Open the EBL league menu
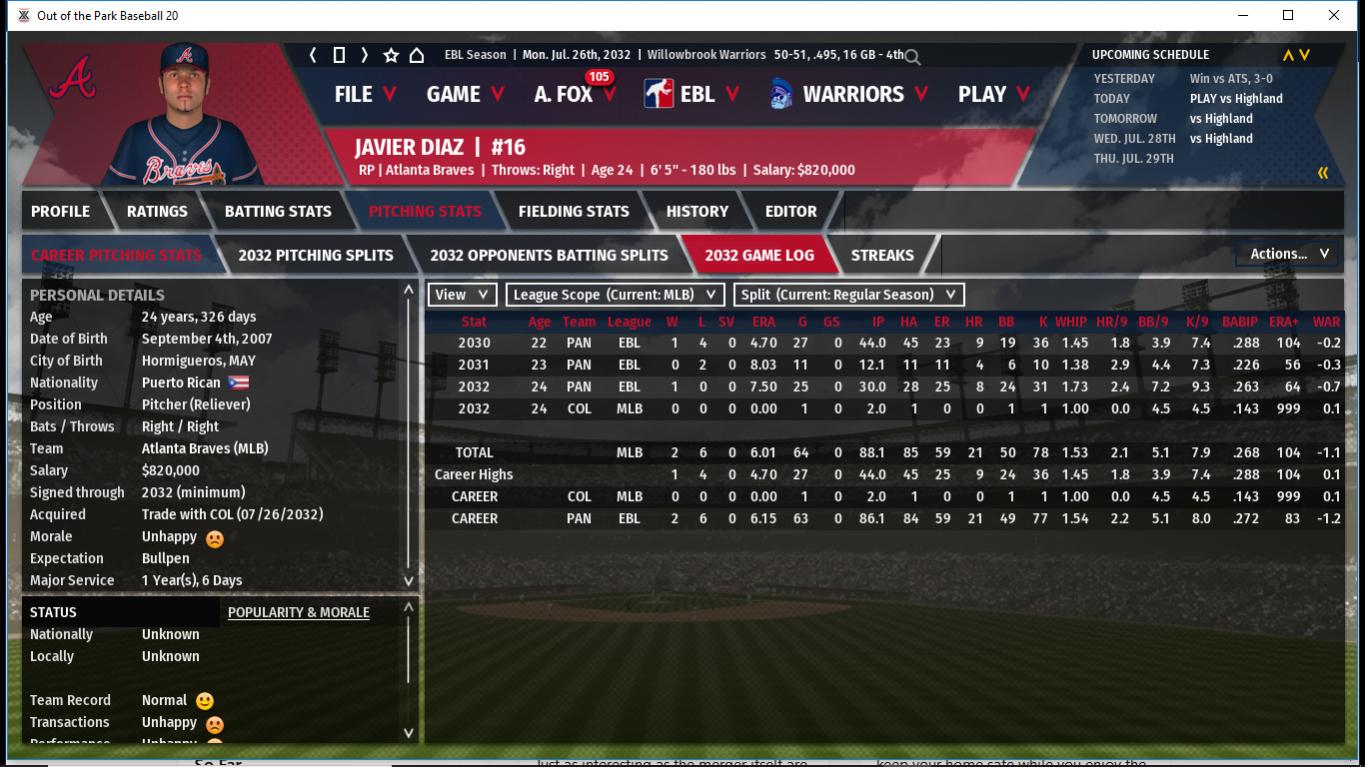Image resolution: width=1365 pixels, height=767 pixels. pos(692,94)
